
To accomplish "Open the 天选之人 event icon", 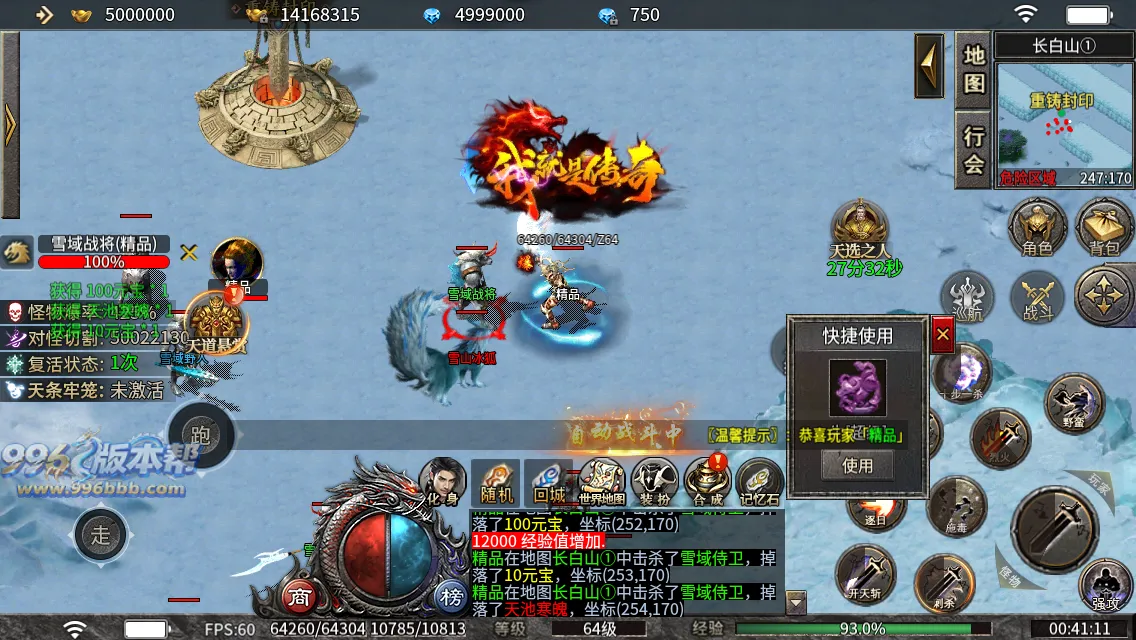I will (858, 230).
